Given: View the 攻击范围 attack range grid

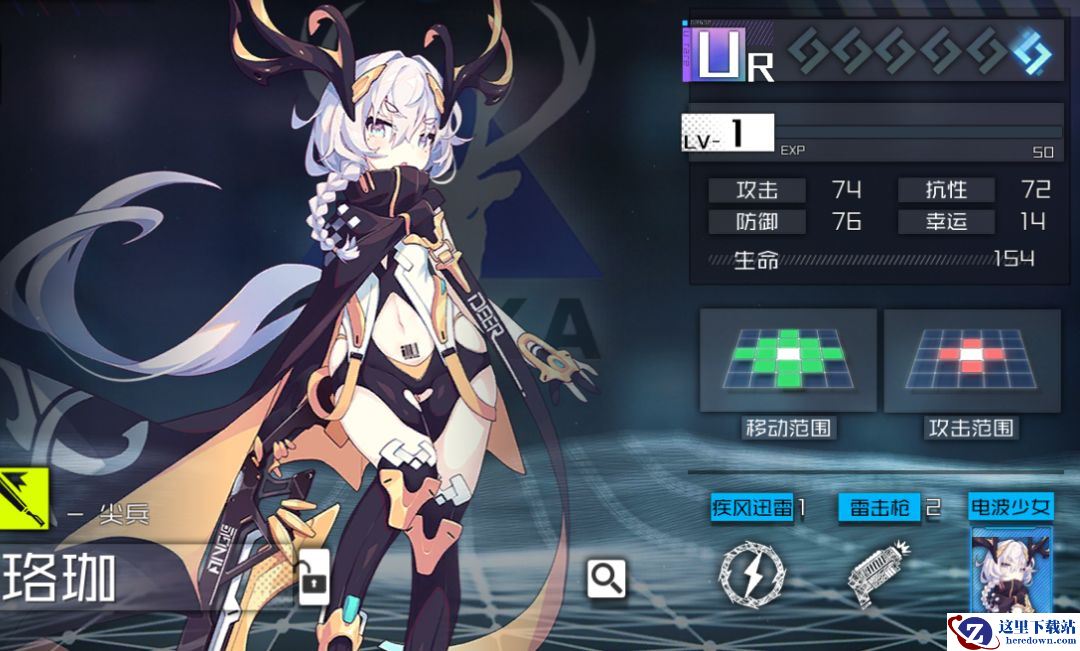Looking at the screenshot, I should point(971,360).
